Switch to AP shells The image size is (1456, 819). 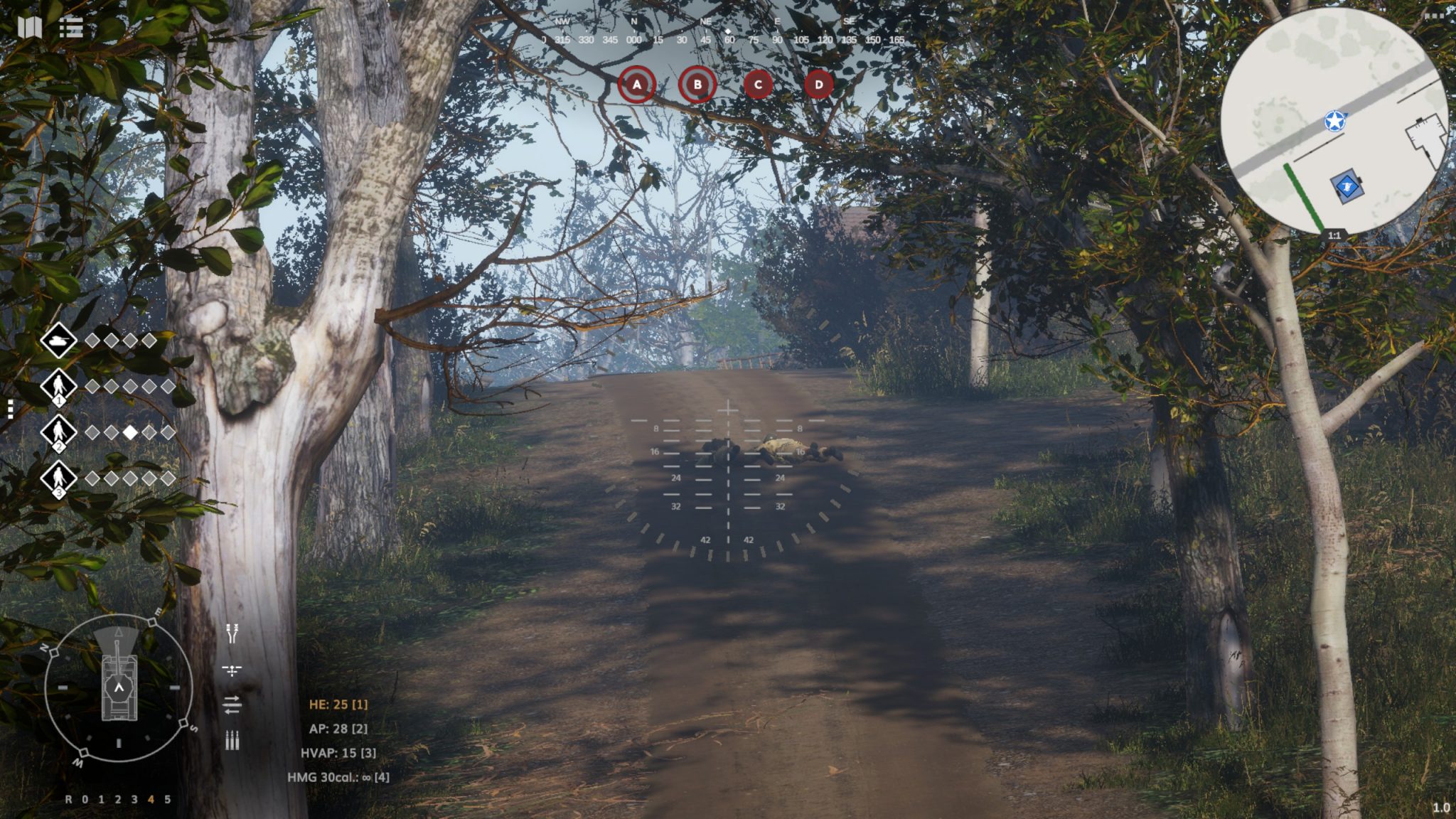tap(338, 729)
